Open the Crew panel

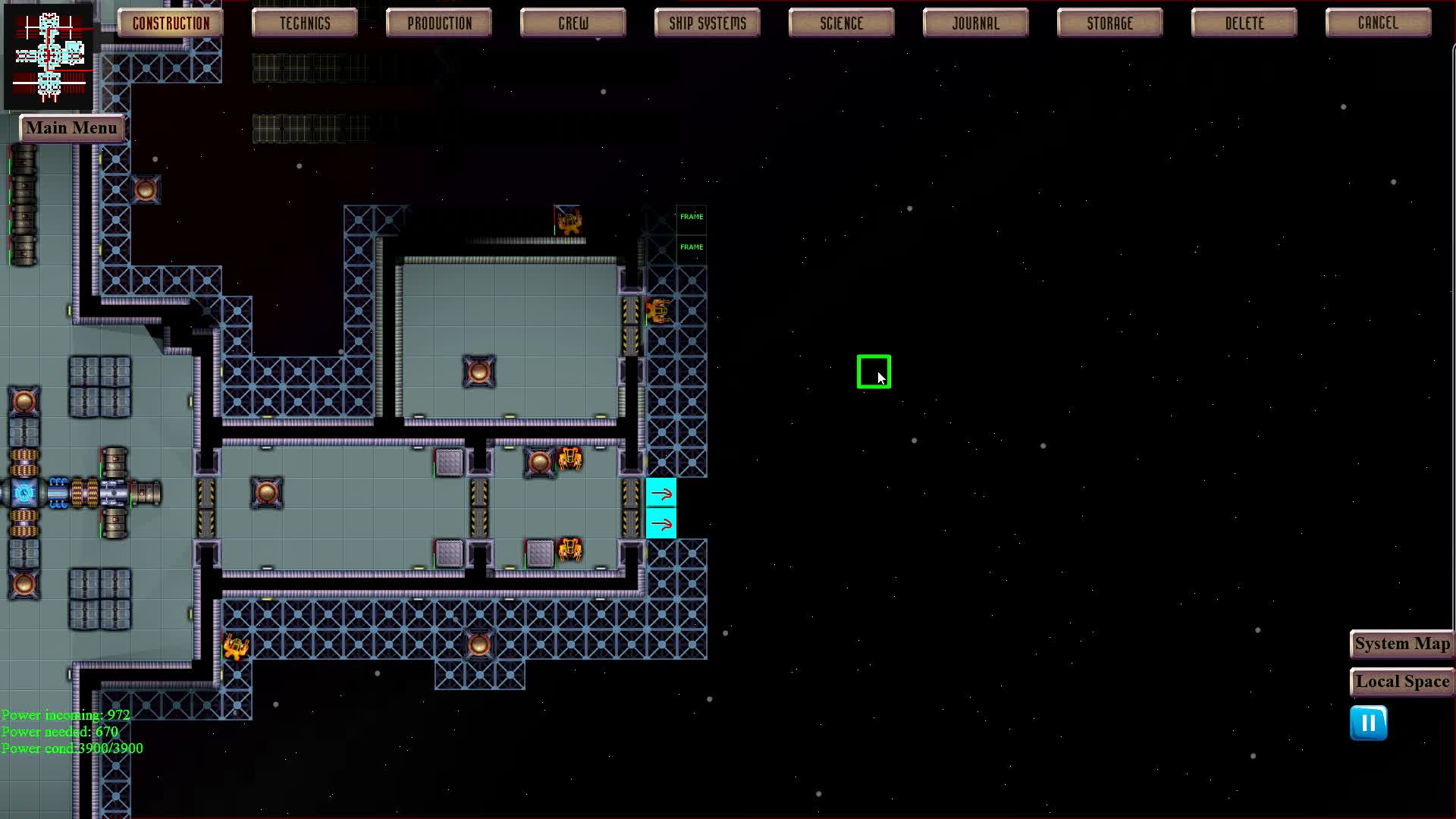click(573, 23)
